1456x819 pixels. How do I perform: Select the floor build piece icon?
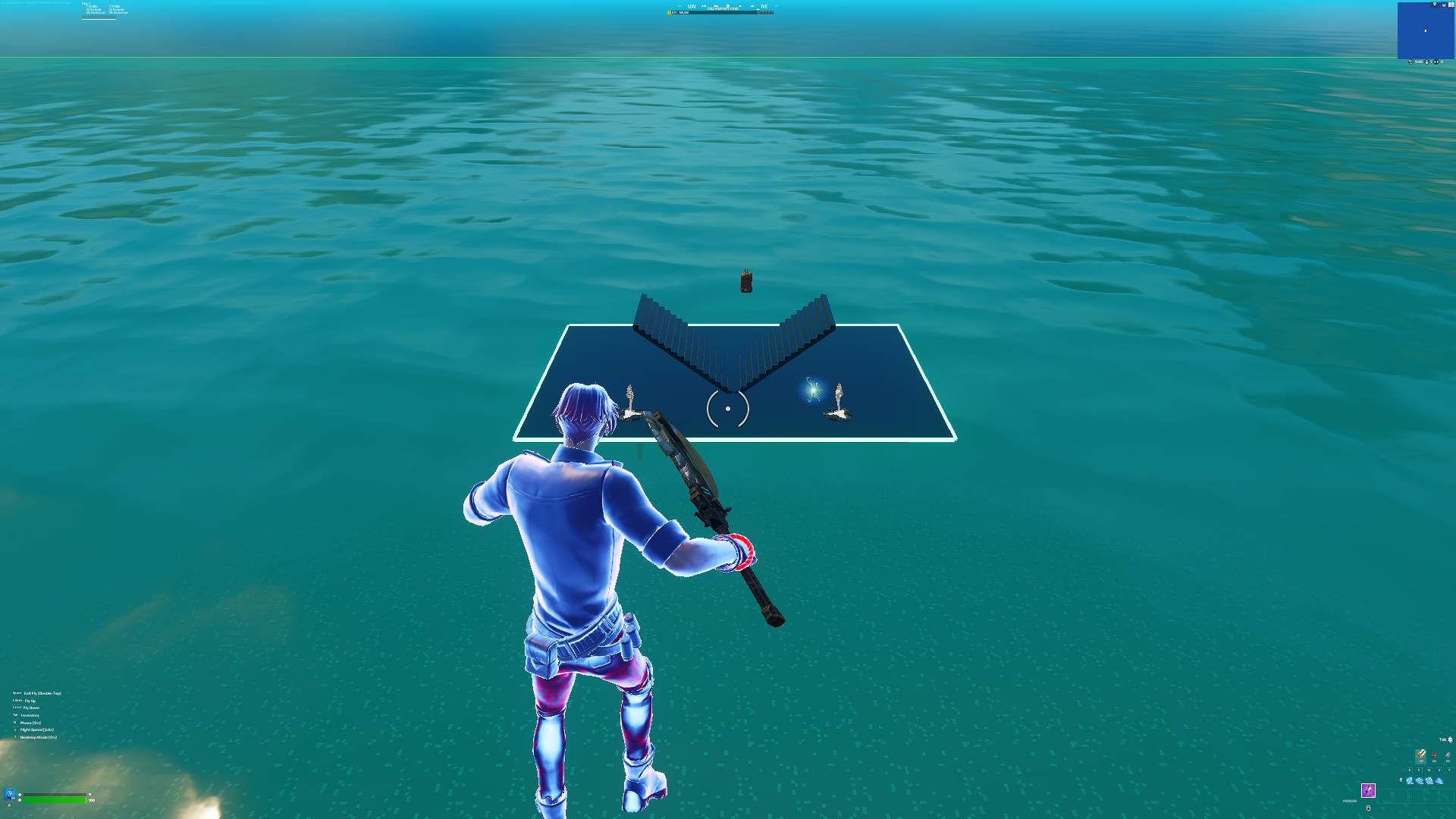coord(1419,780)
